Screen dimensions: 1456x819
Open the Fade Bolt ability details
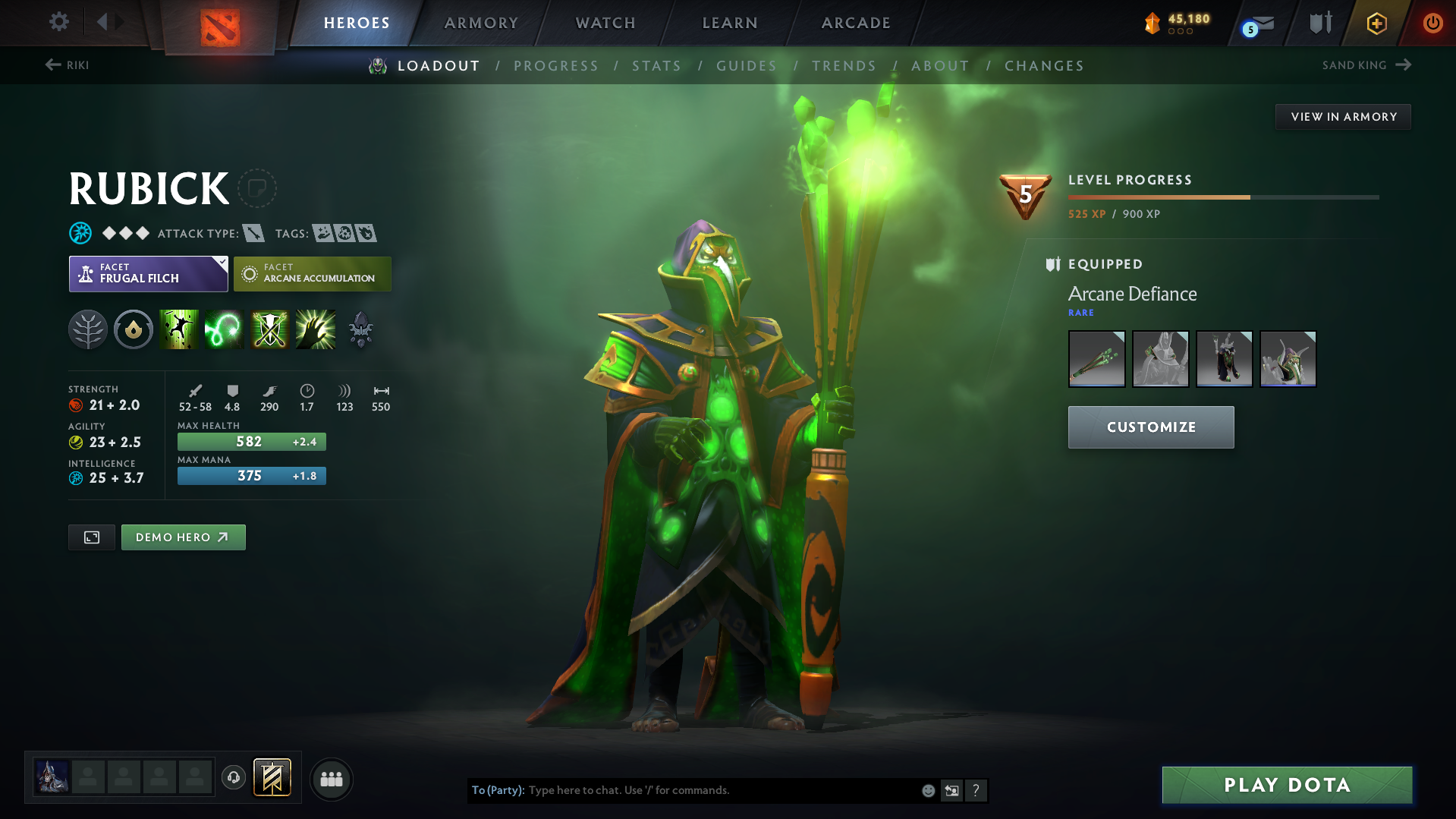[x=224, y=329]
